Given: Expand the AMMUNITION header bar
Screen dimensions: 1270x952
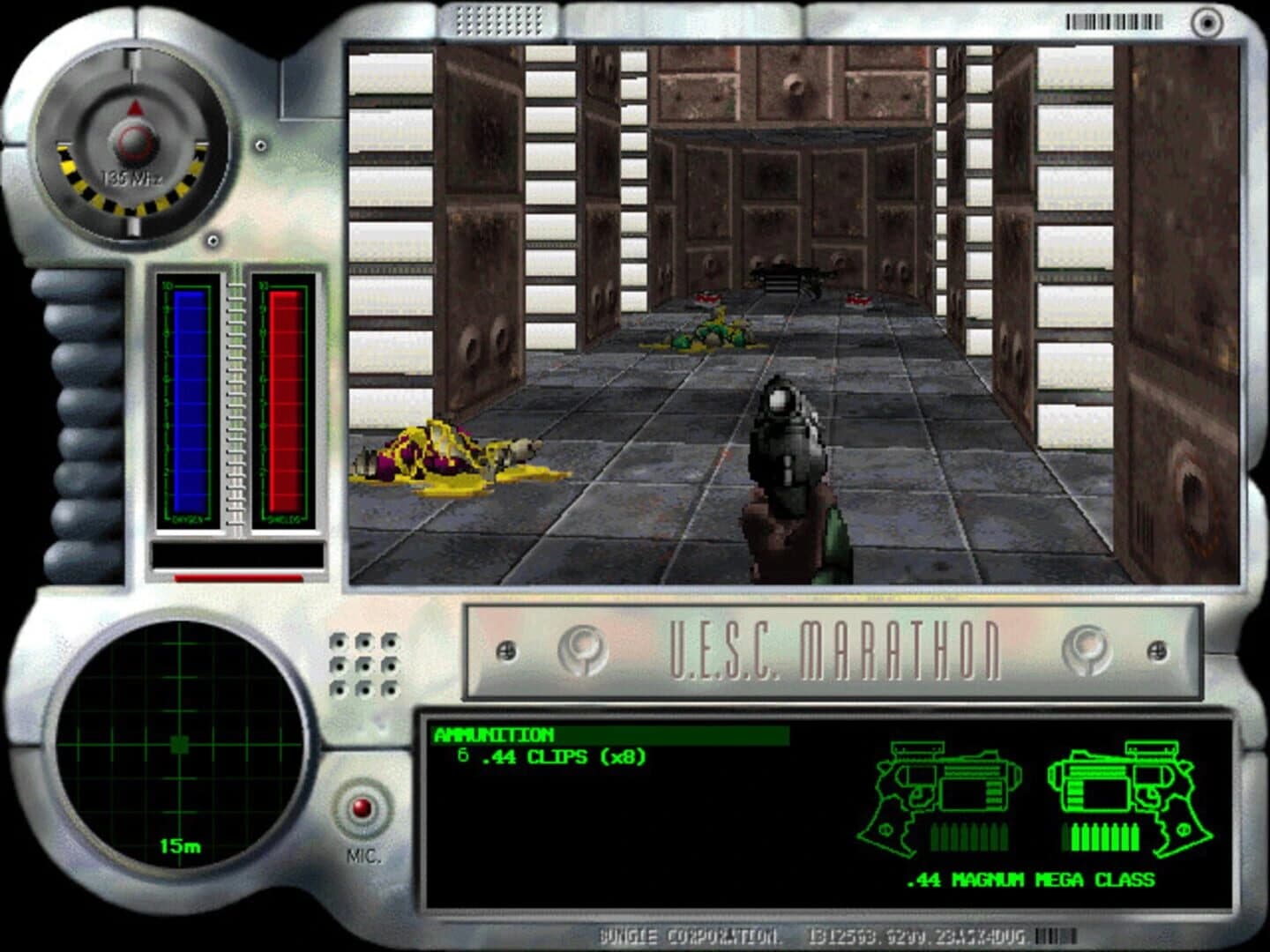Looking at the screenshot, I should pos(609,734).
